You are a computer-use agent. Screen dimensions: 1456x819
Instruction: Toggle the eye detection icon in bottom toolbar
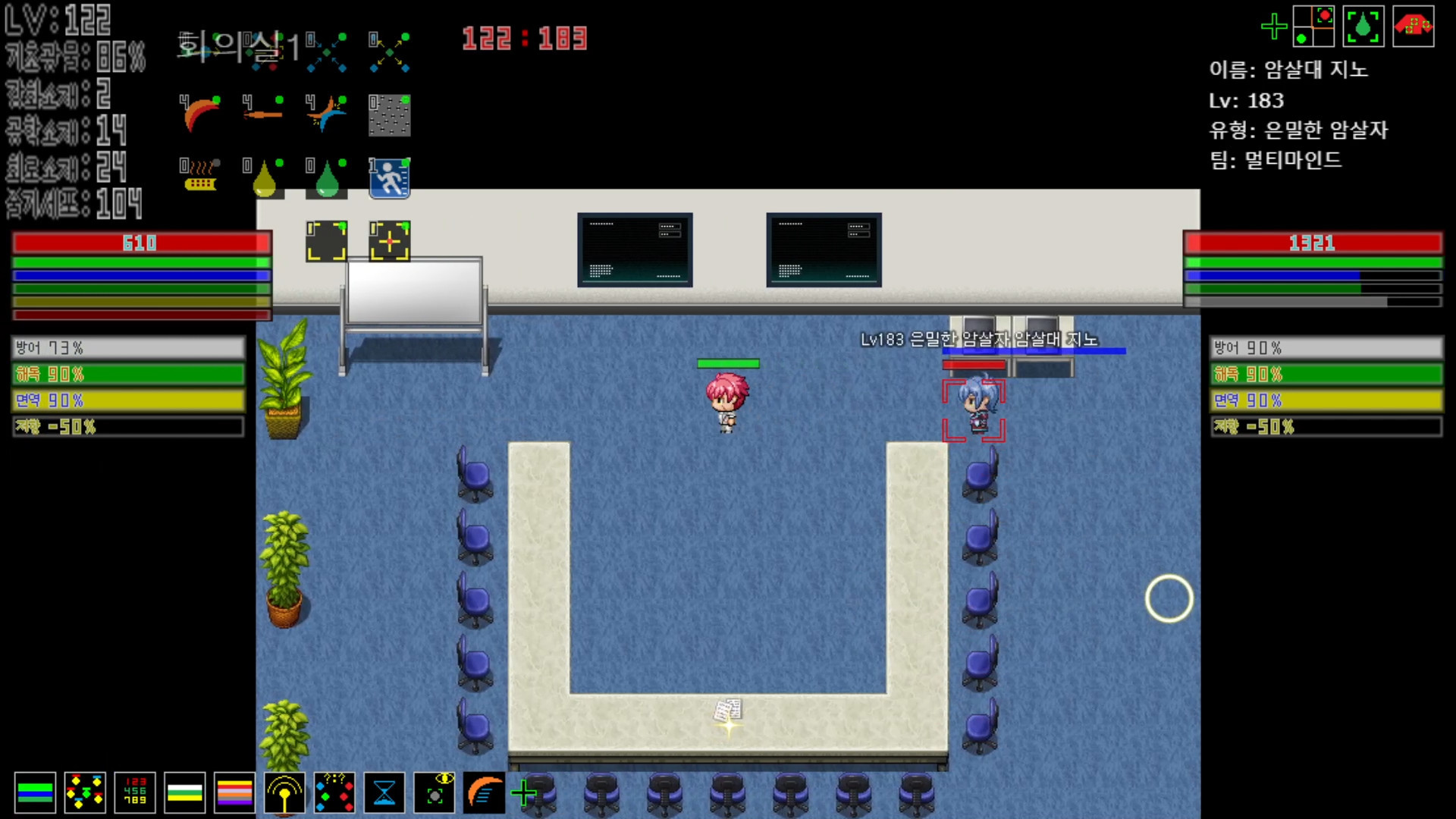pos(434,792)
